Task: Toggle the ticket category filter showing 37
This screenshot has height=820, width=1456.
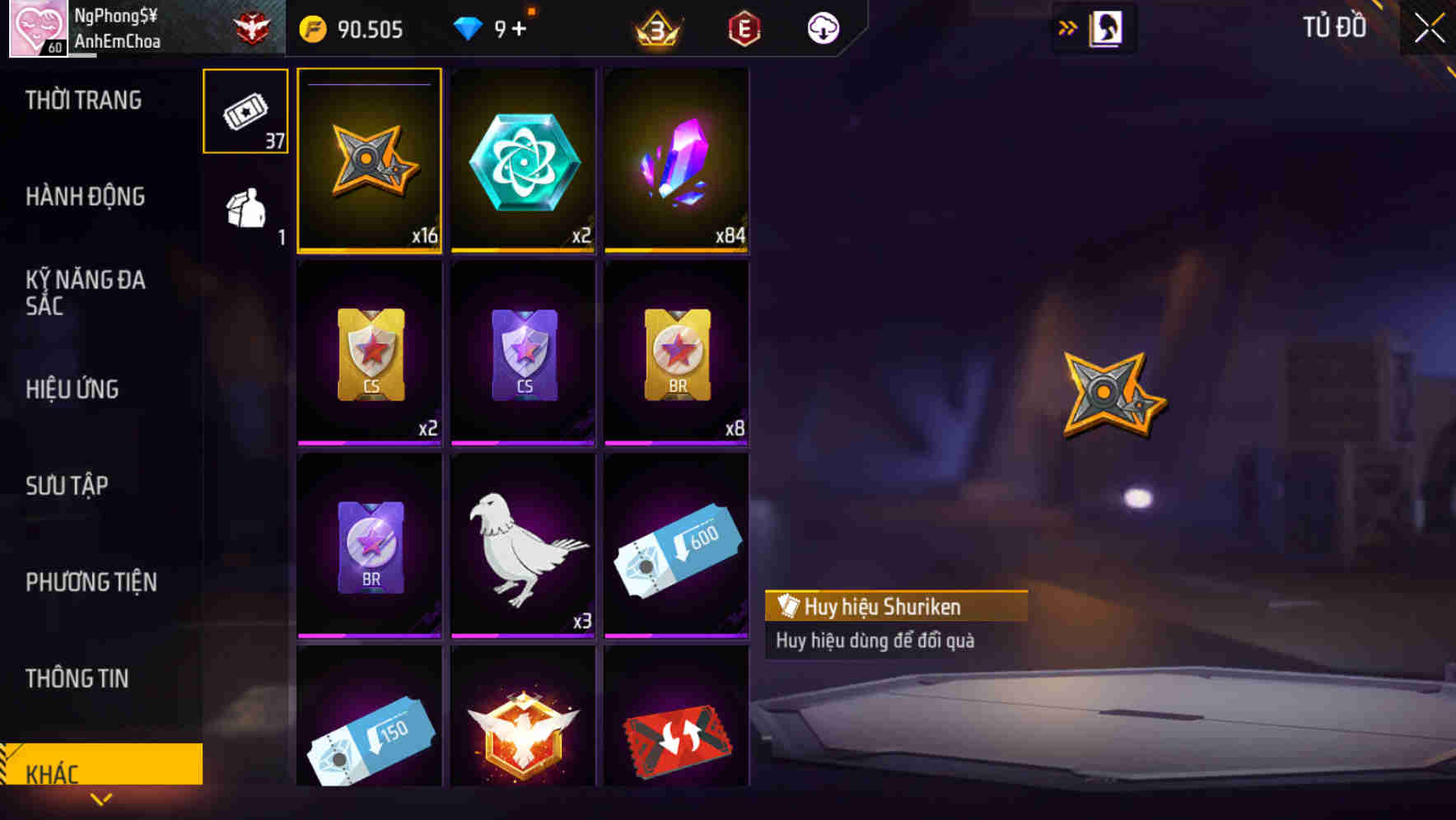Action: (244, 111)
